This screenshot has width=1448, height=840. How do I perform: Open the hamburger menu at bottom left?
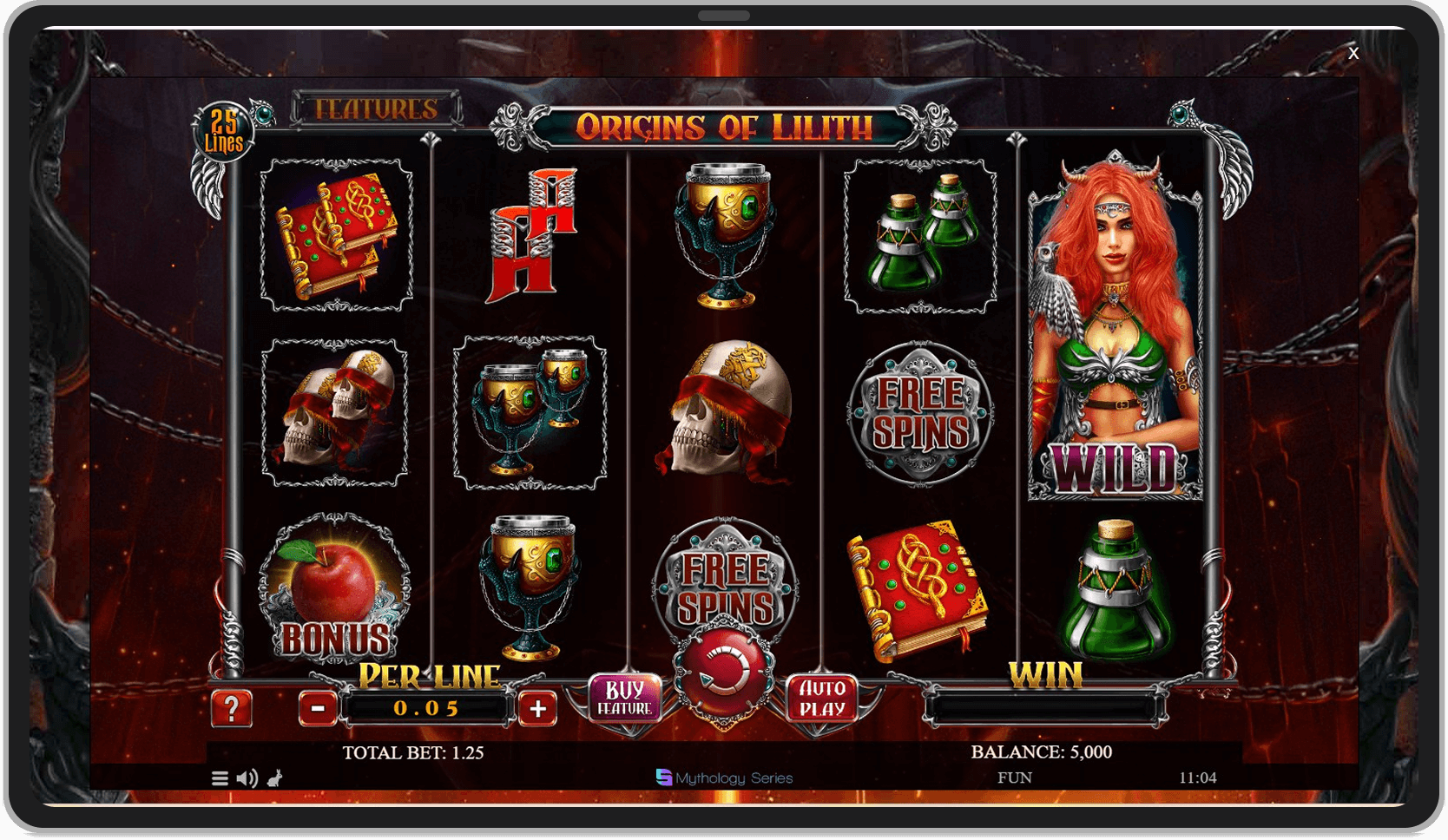point(220,778)
